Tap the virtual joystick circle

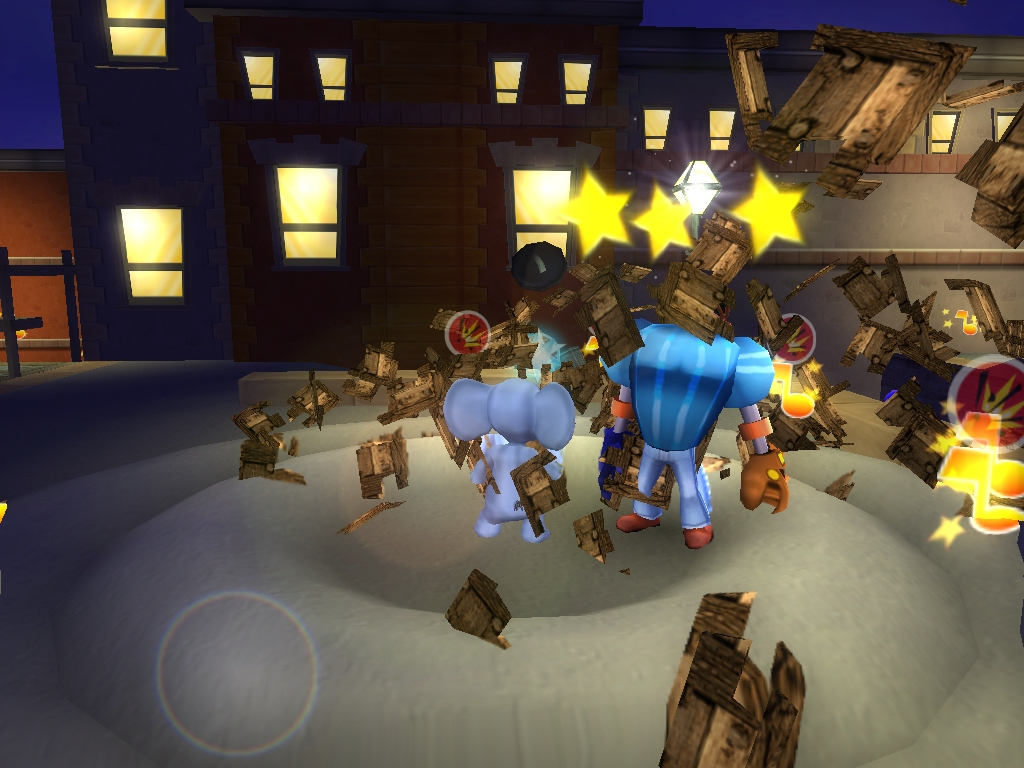coord(237,670)
